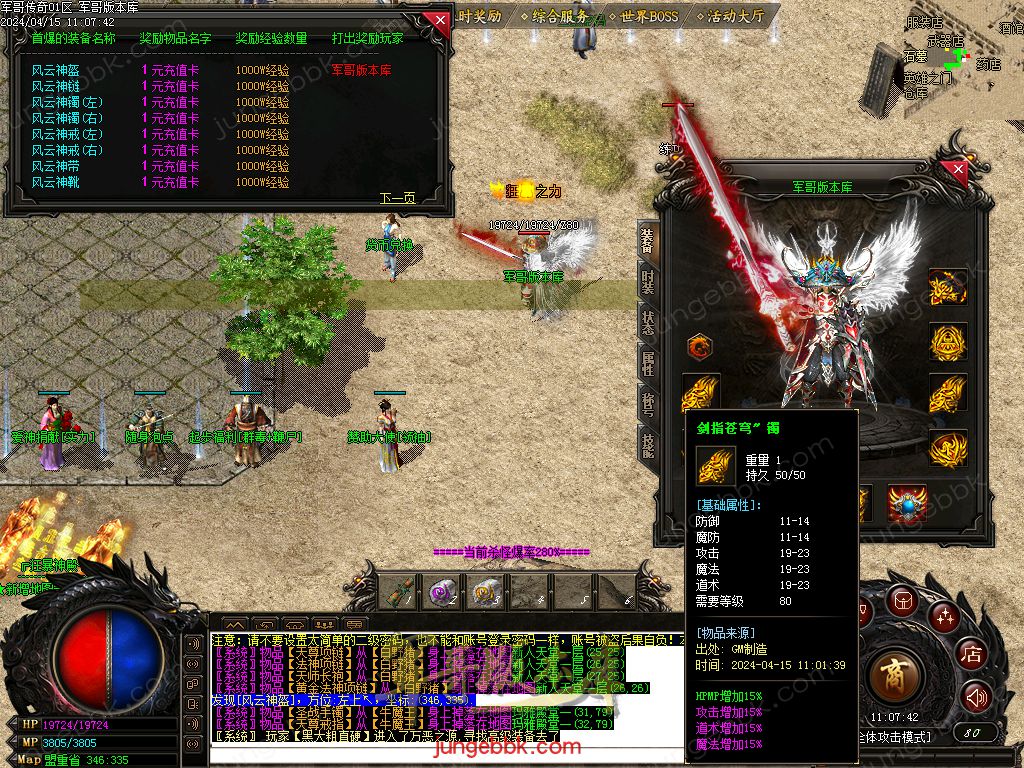Select the 称号 title tab
Viewport: 1024px width, 768px height.
click(648, 404)
